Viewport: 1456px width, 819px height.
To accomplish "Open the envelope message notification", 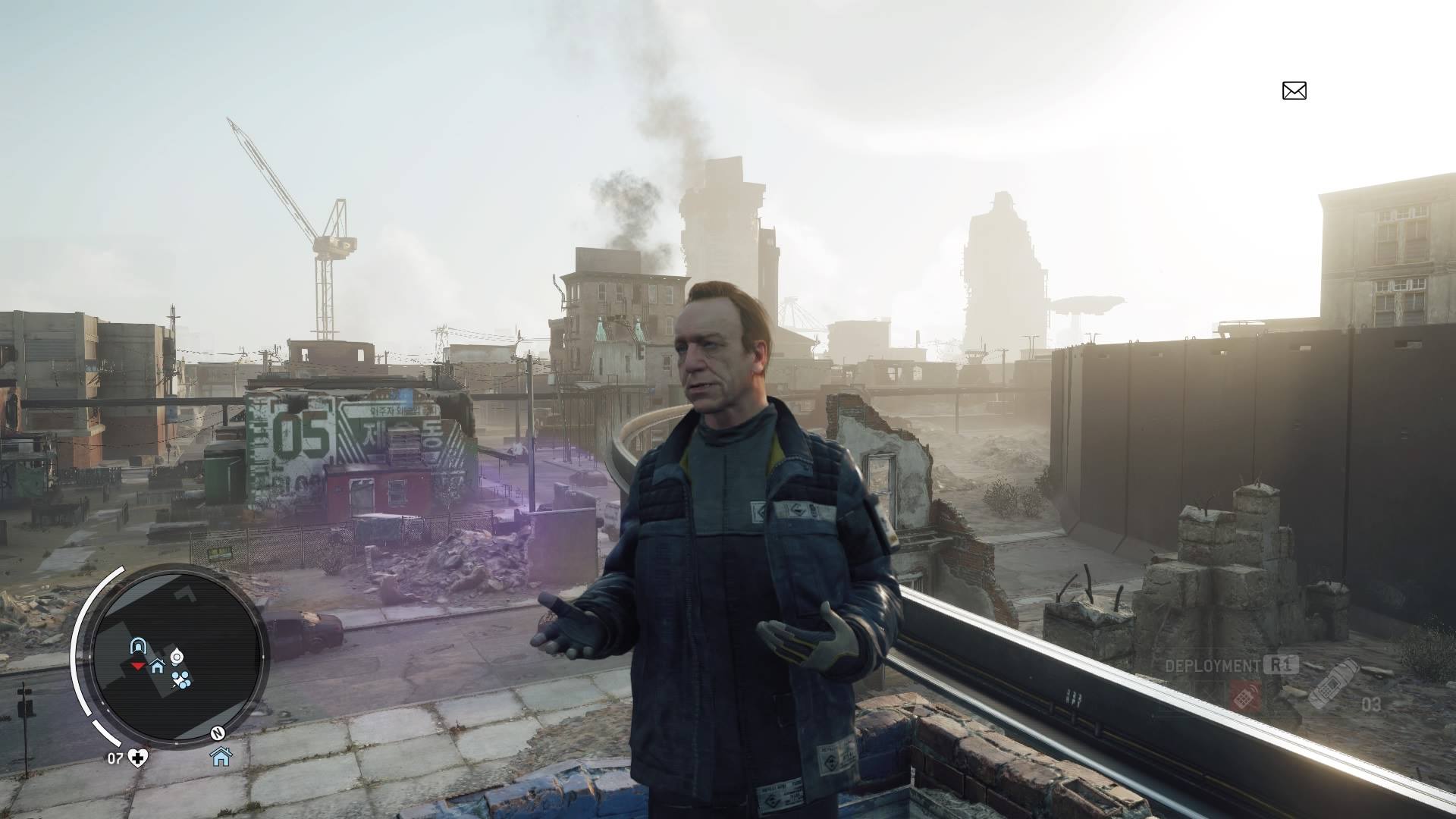I will [x=1294, y=91].
